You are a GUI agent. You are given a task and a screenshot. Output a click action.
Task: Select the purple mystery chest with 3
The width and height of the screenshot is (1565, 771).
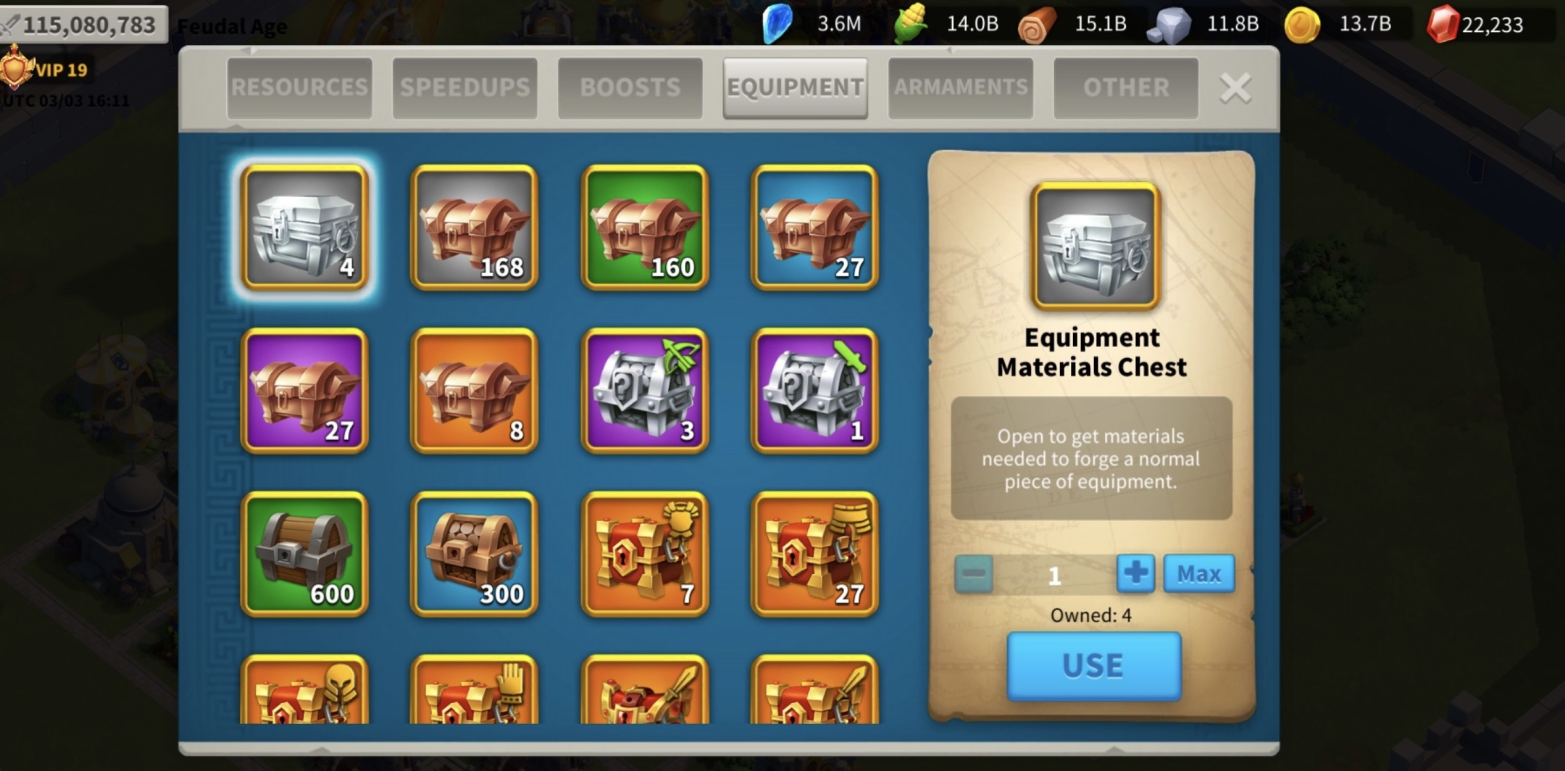click(x=645, y=391)
